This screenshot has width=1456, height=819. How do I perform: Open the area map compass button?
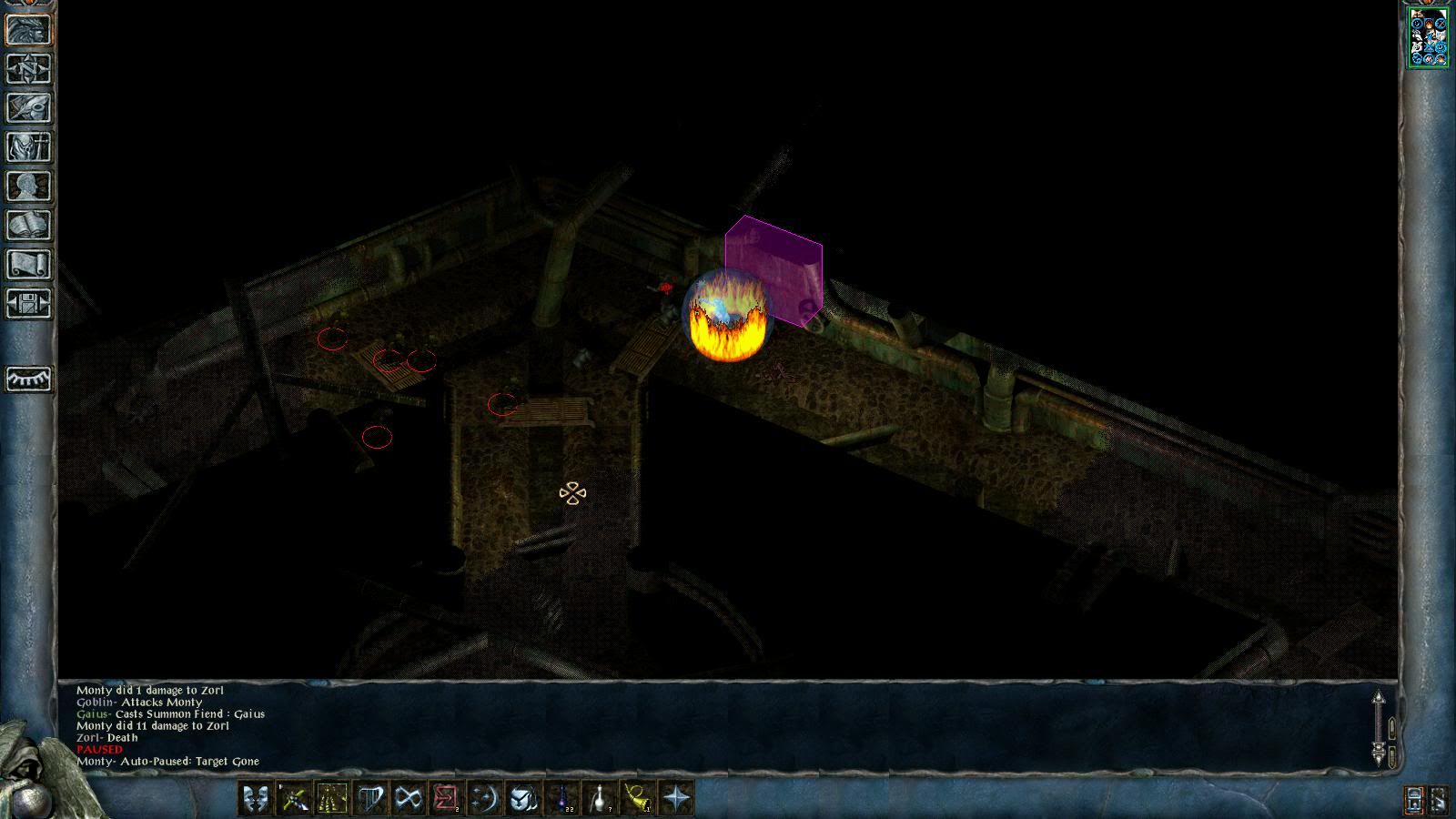pos(28,69)
